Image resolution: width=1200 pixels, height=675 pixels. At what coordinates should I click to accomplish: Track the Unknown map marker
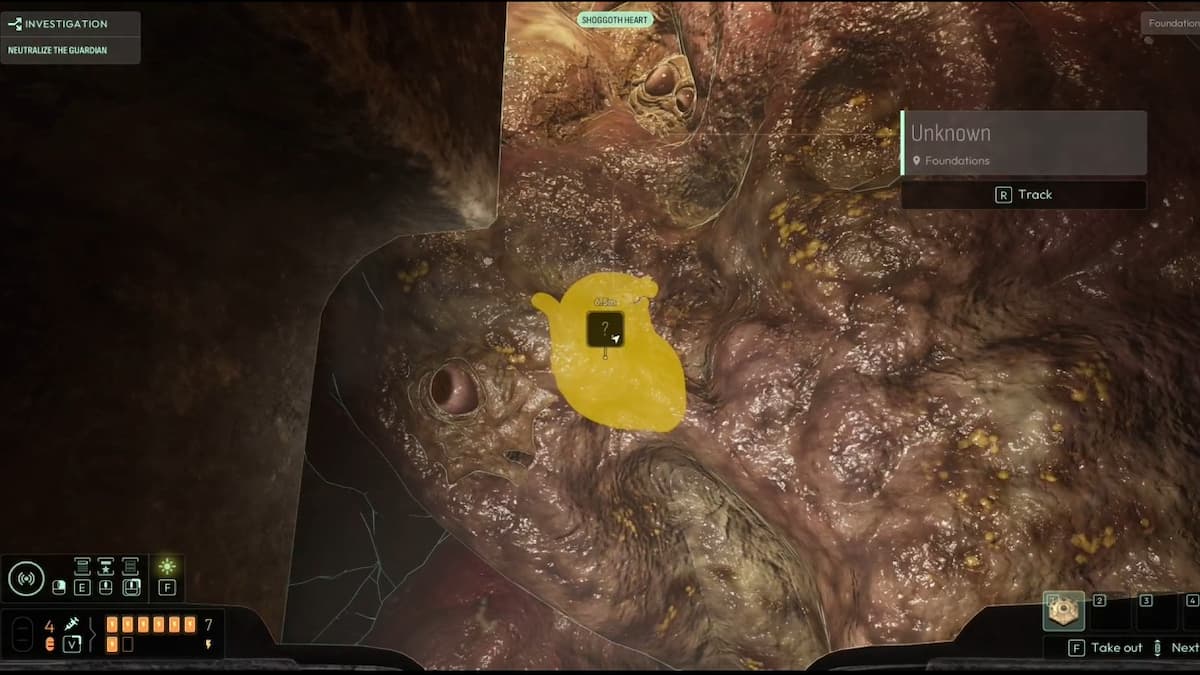[1023, 195]
